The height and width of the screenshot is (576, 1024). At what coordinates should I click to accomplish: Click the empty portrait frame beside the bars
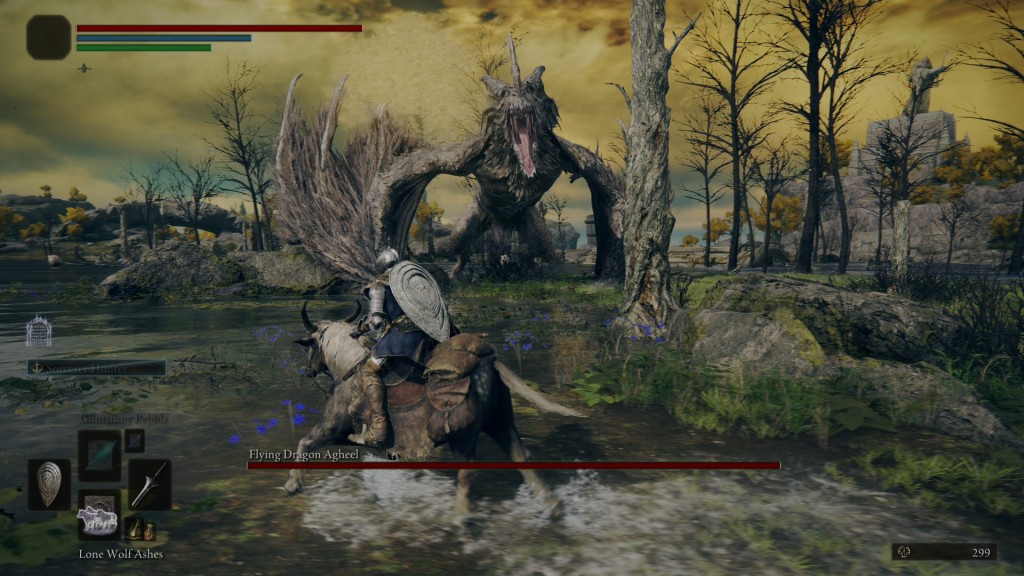[x=48, y=37]
